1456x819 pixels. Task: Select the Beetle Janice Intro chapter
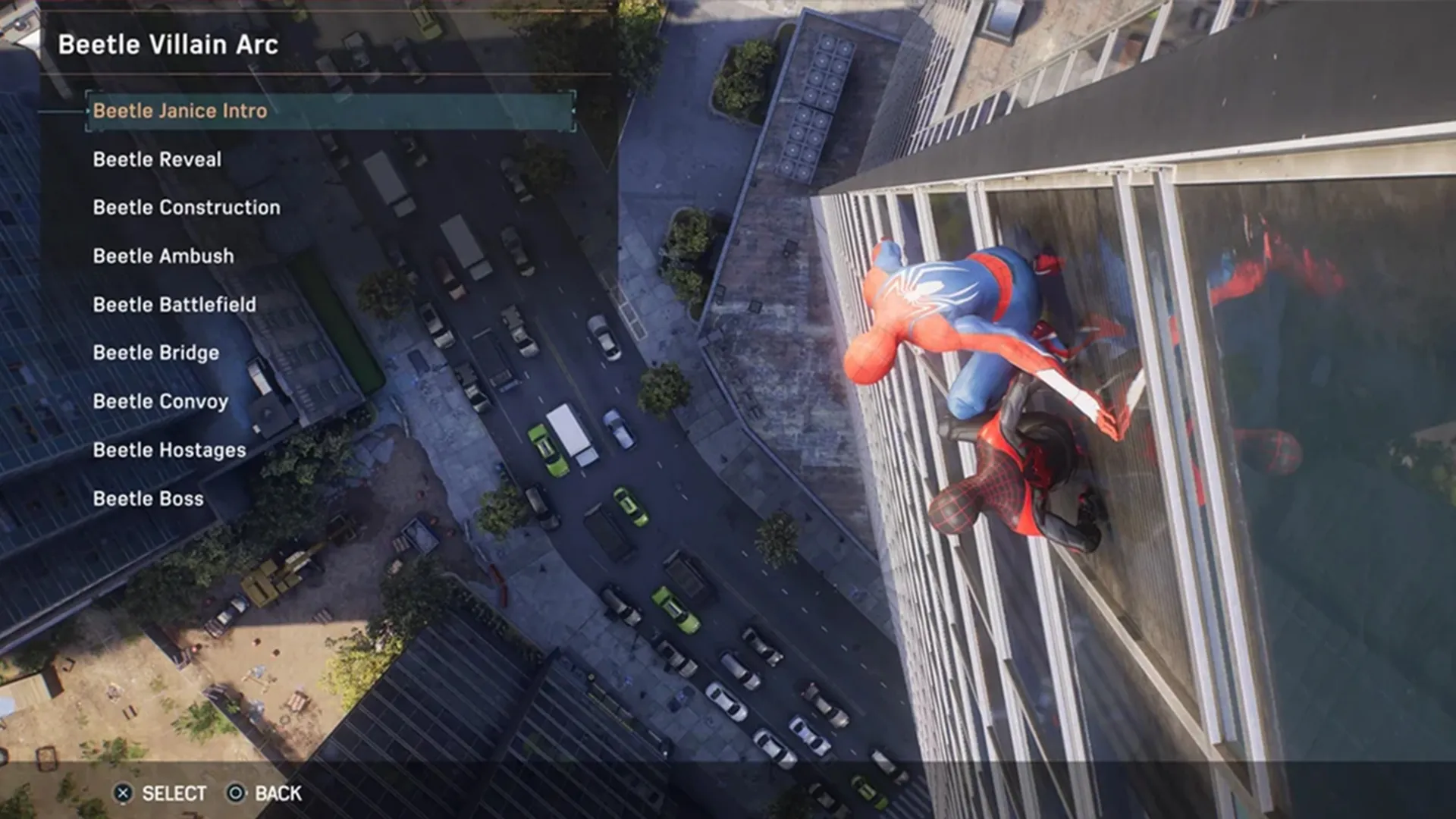point(180,111)
